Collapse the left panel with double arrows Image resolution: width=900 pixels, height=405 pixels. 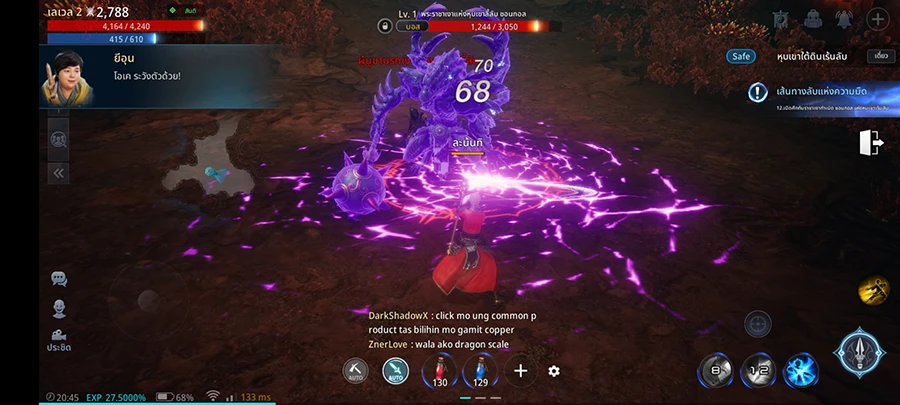coord(58,173)
